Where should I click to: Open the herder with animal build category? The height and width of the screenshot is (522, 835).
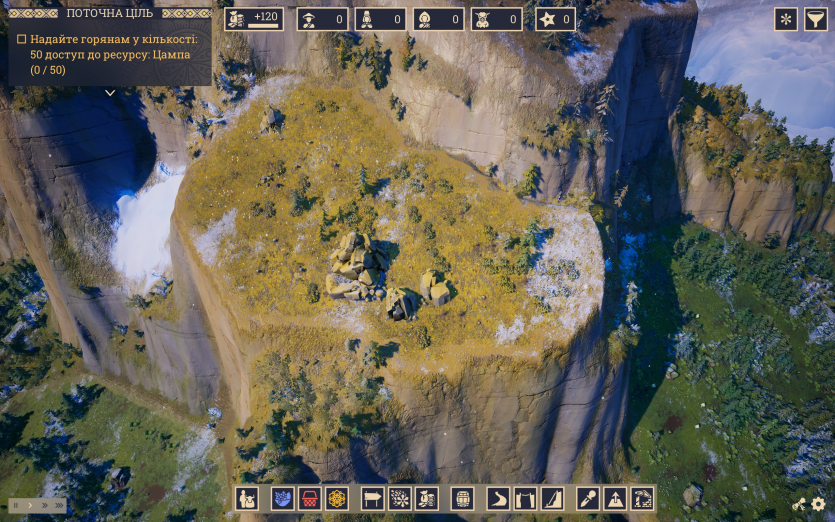[246, 498]
